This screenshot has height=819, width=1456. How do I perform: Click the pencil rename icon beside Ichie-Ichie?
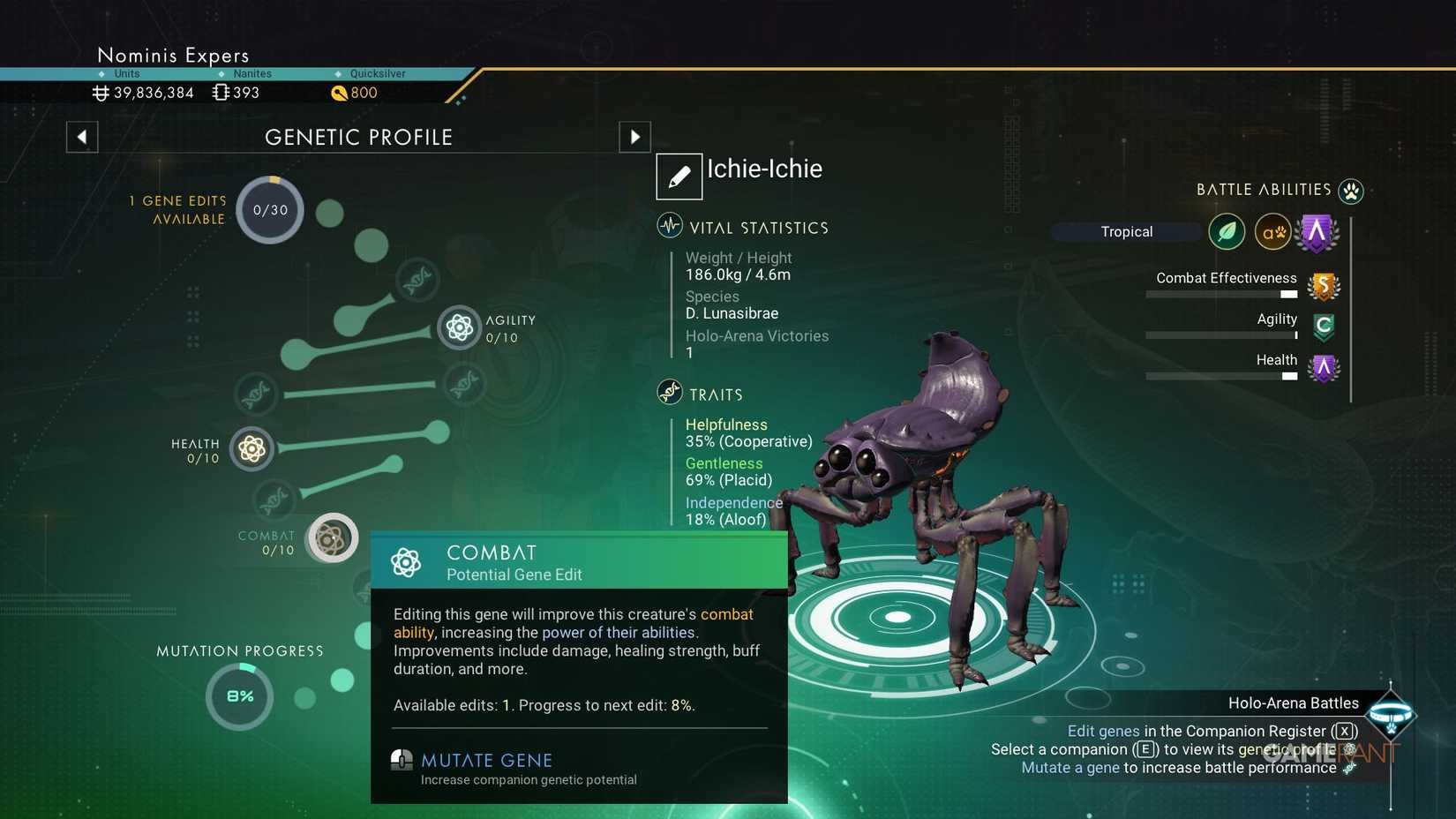click(x=678, y=176)
